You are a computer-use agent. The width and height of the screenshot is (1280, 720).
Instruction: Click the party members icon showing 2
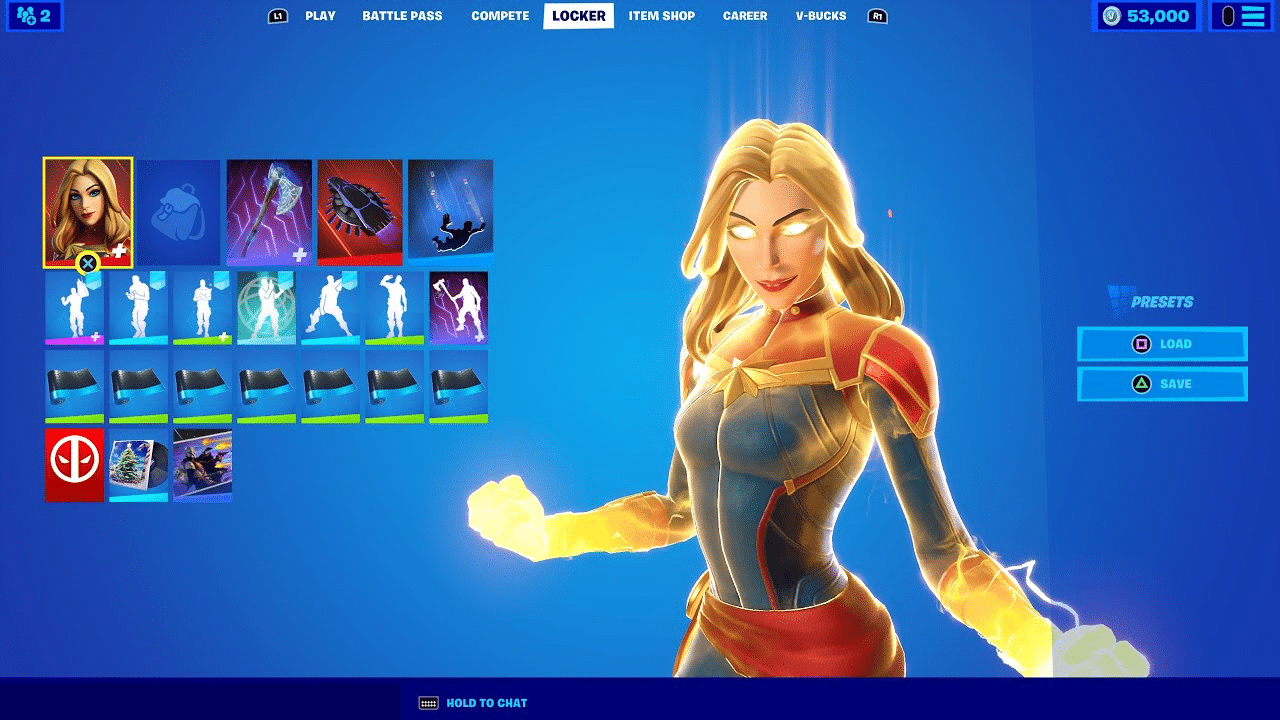pyautogui.click(x=34, y=16)
